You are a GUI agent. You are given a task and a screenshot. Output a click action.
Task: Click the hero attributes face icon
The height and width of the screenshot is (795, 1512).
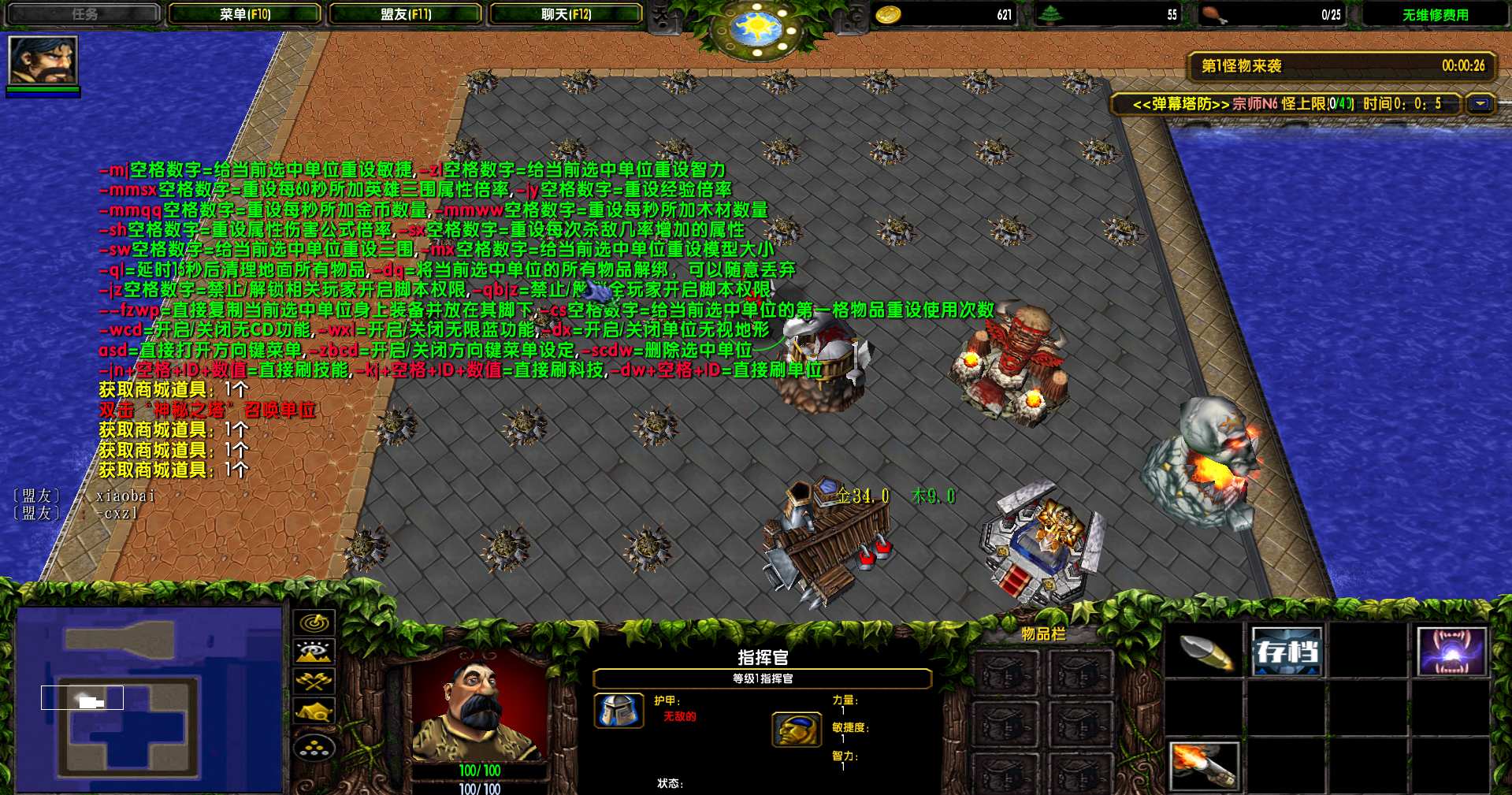click(797, 730)
